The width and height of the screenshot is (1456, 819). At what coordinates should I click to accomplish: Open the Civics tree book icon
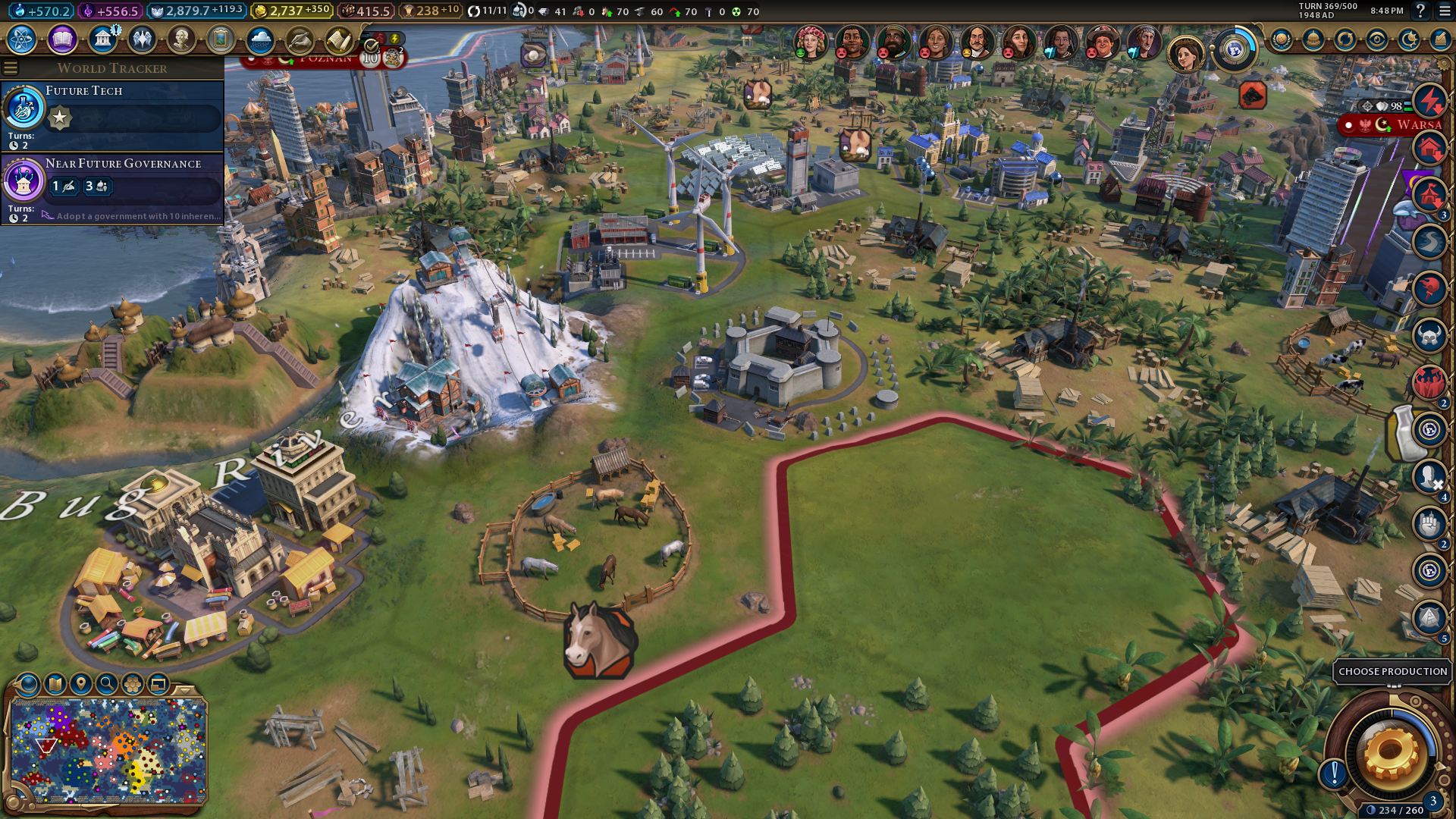click(62, 39)
